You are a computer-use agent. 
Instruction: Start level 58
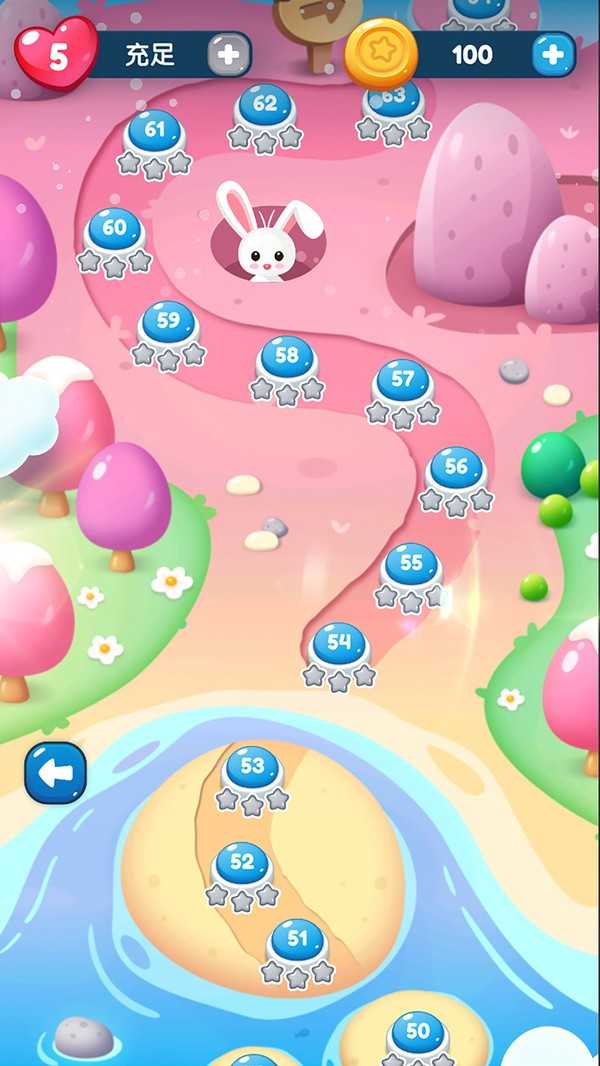pos(287,357)
